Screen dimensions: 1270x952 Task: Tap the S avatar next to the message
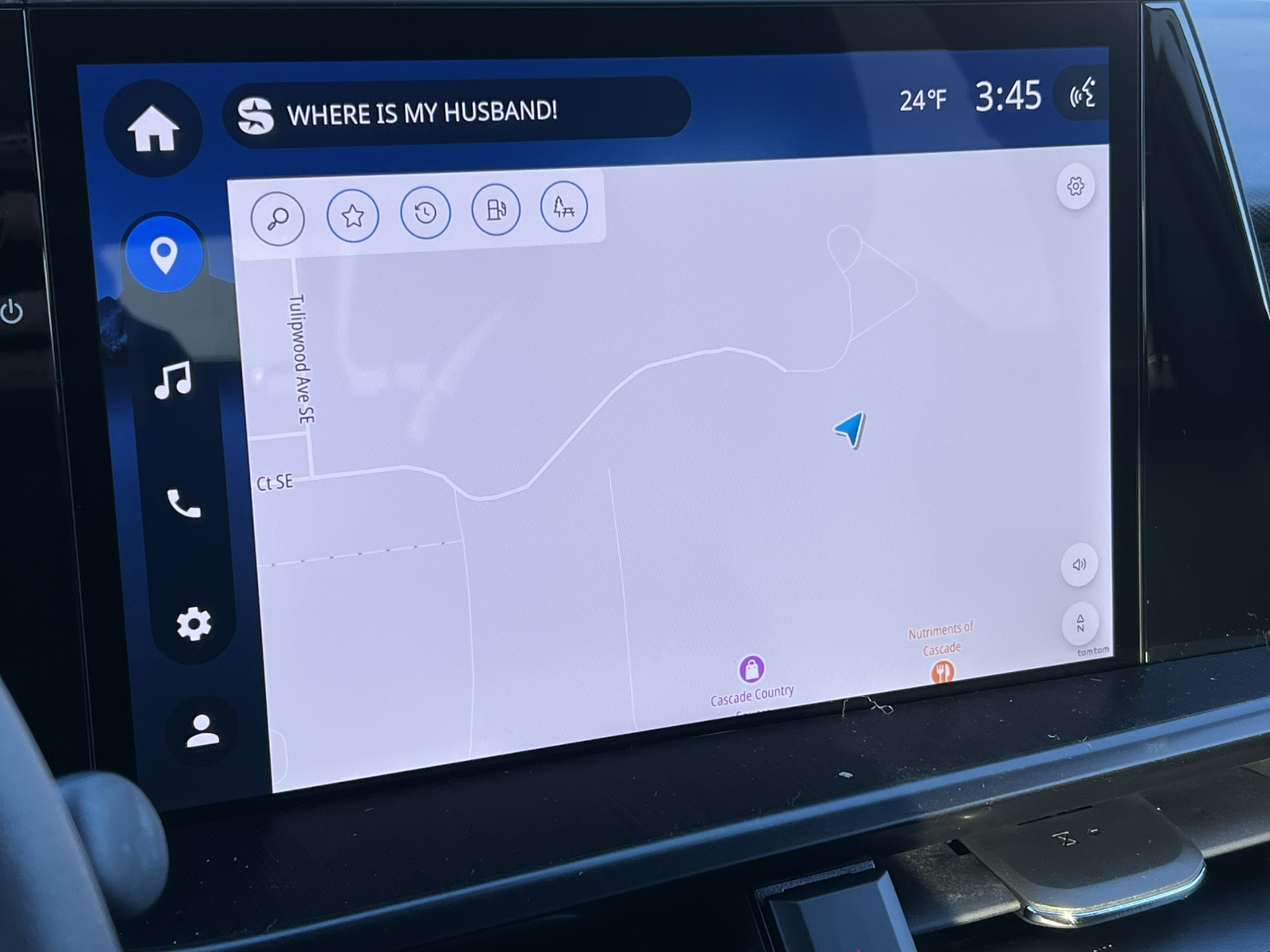point(252,111)
